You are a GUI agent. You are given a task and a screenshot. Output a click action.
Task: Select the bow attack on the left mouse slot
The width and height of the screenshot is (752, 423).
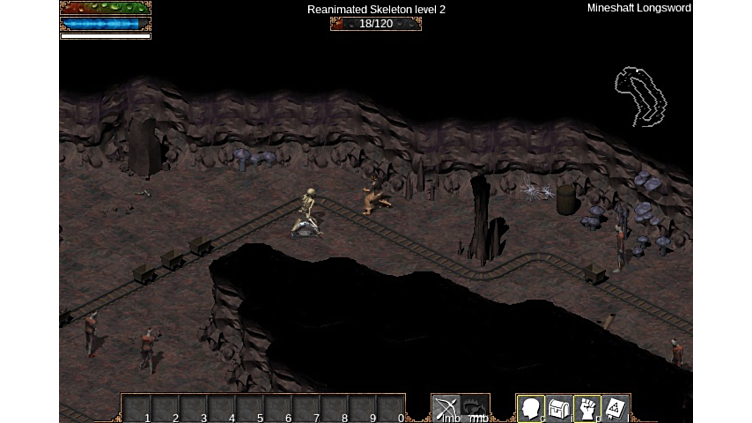pos(445,408)
